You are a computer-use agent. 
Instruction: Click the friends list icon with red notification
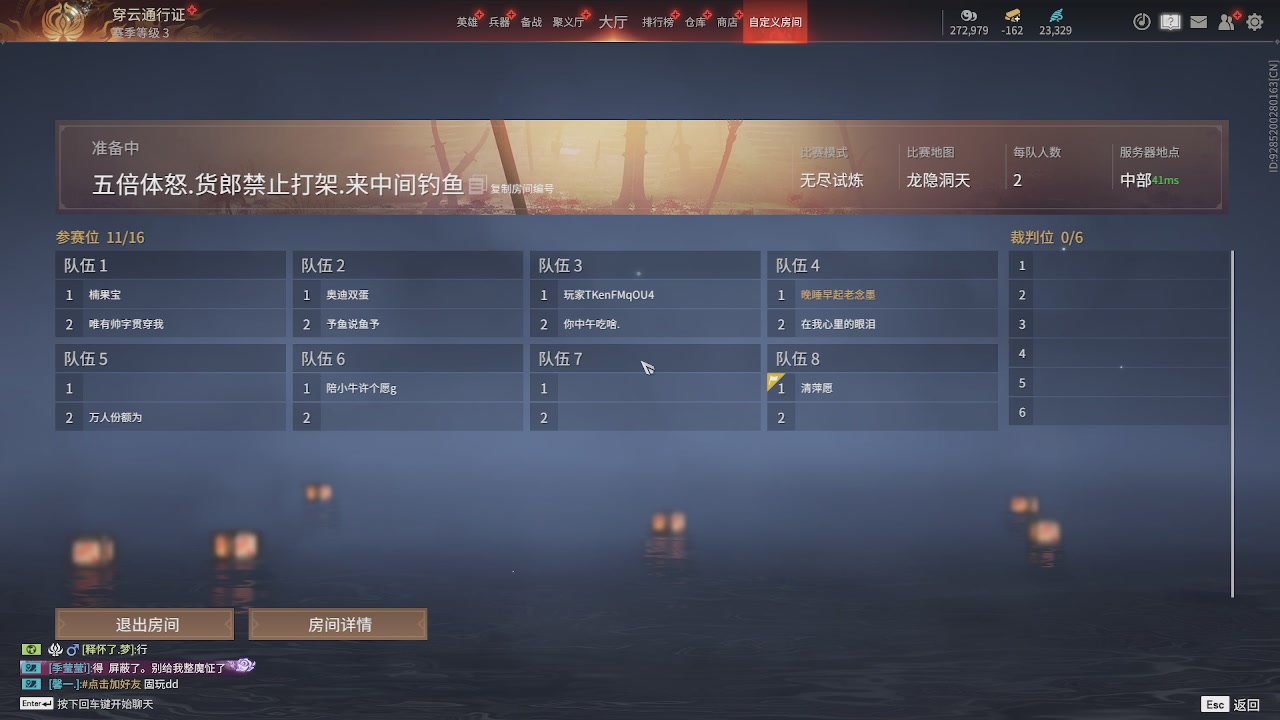pyautogui.click(x=1226, y=21)
